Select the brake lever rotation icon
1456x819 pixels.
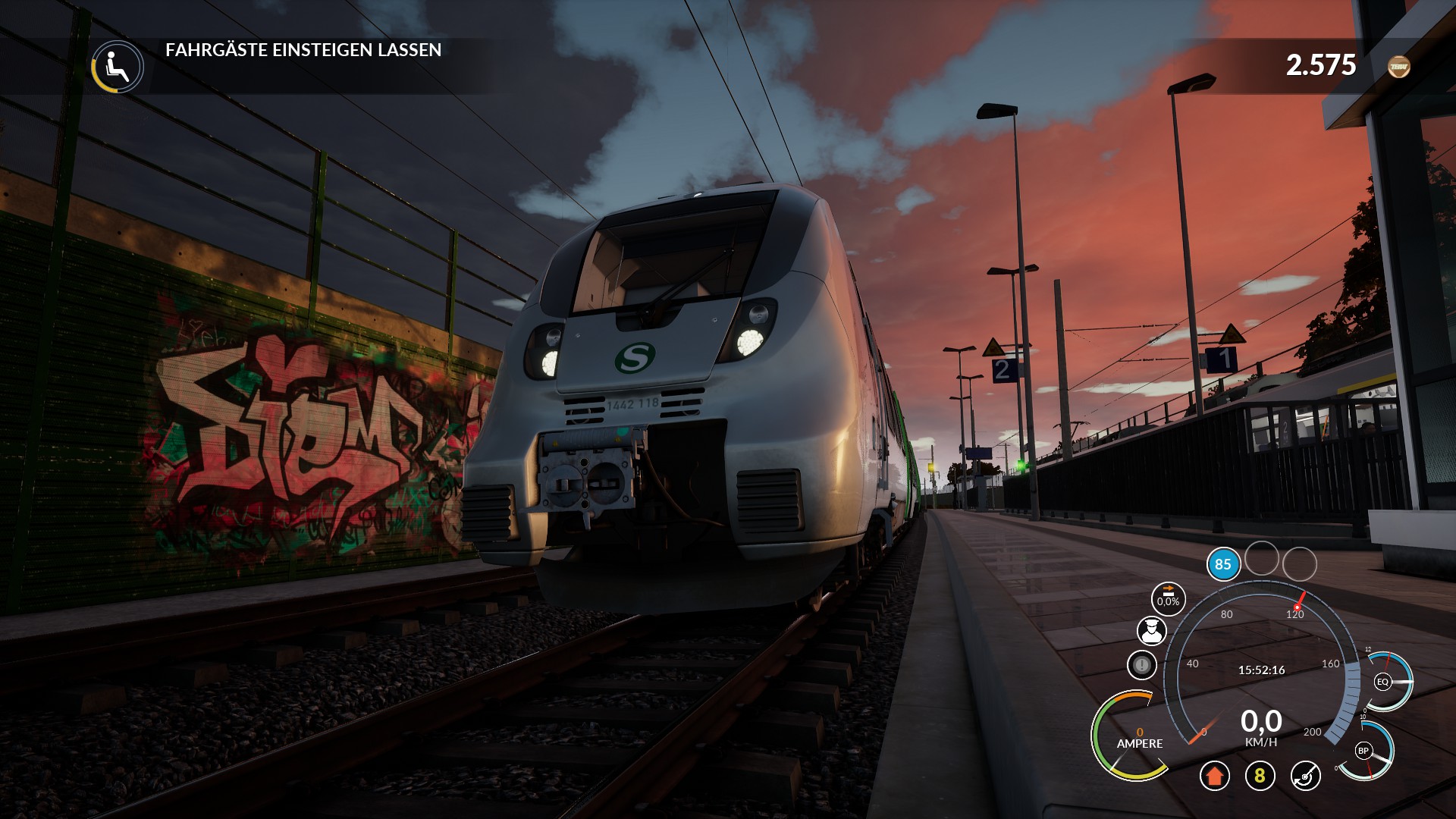click(x=1305, y=775)
